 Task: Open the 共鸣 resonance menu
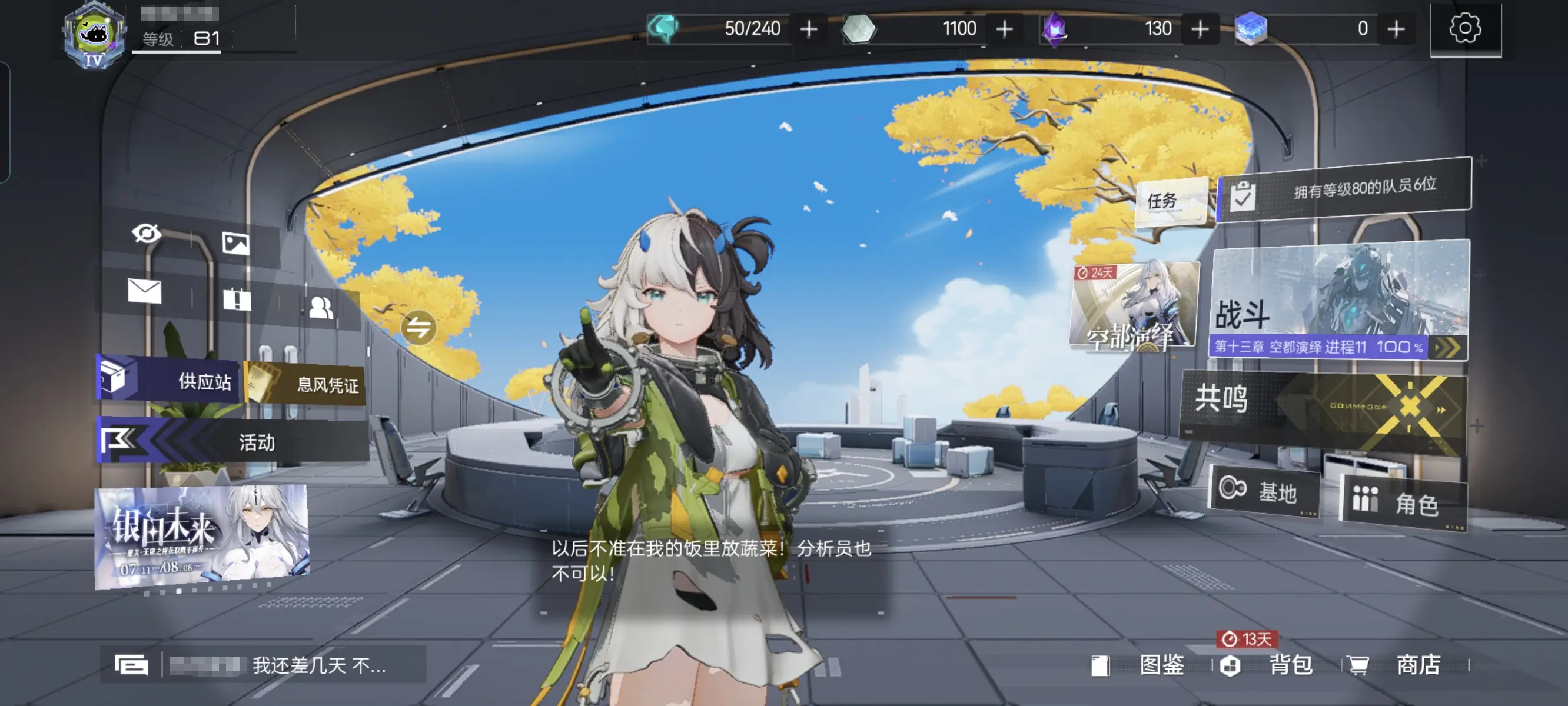click(1323, 405)
